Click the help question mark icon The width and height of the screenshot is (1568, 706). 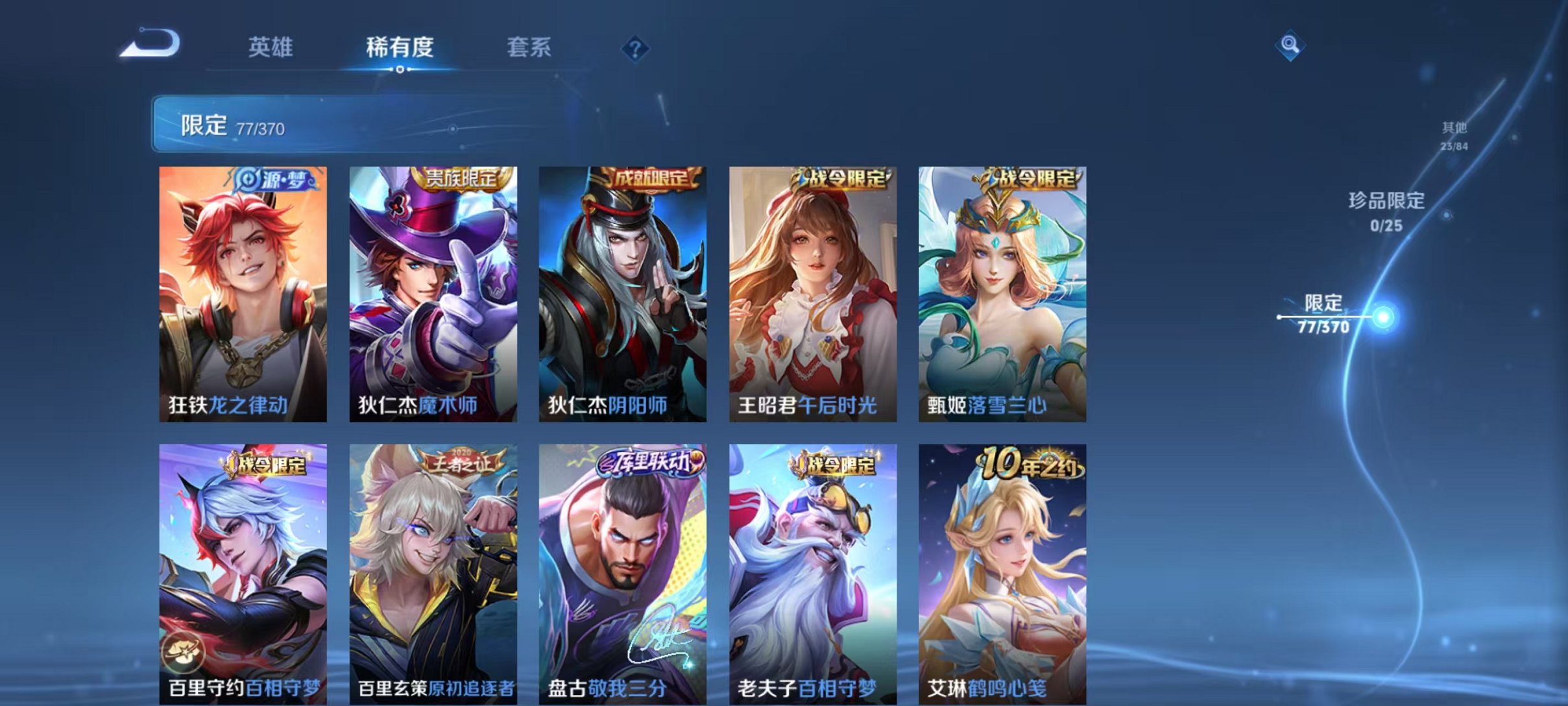click(637, 49)
